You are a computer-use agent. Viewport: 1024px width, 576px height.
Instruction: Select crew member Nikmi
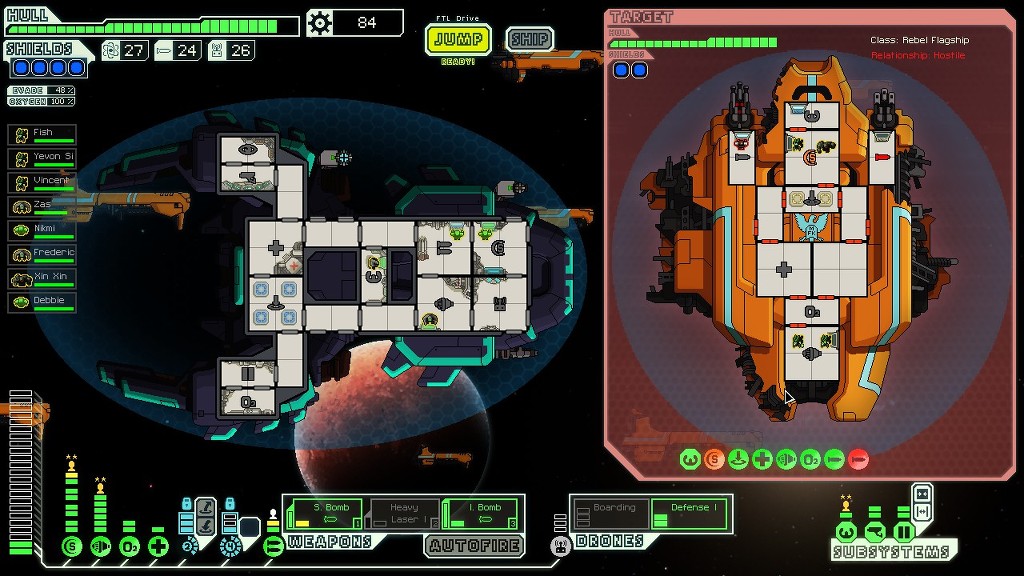43,230
